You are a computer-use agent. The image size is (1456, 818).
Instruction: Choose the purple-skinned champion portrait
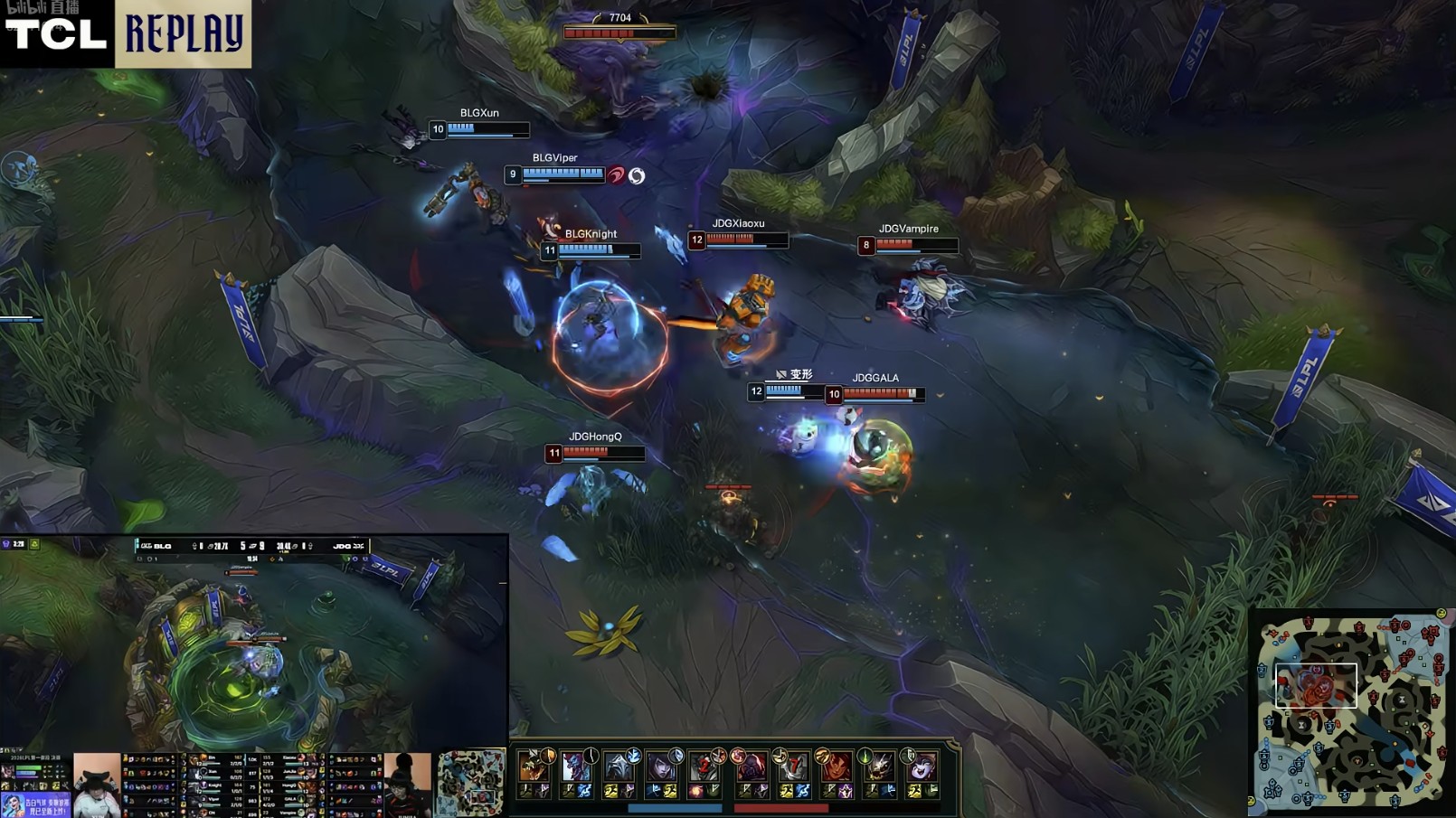pyautogui.click(x=922, y=768)
